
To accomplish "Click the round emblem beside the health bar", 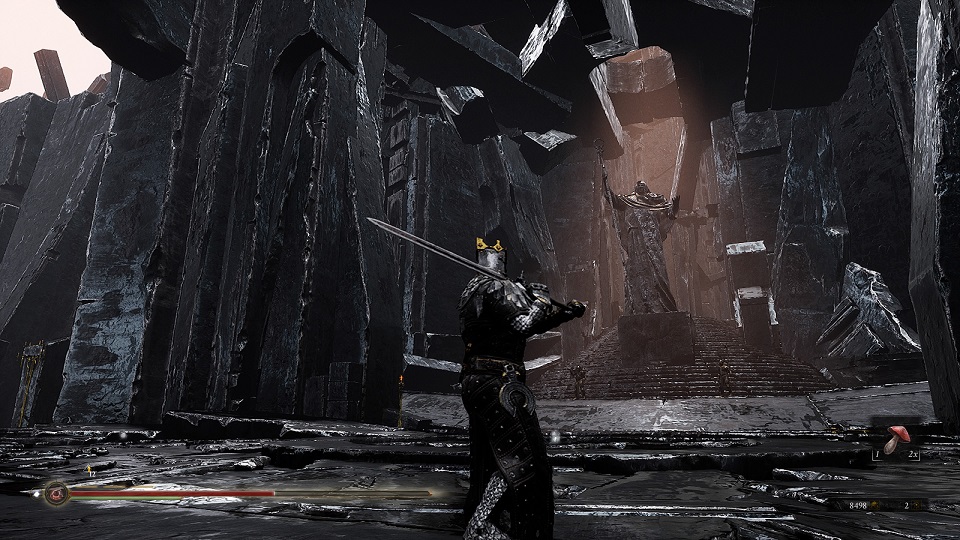I will 57,493.
